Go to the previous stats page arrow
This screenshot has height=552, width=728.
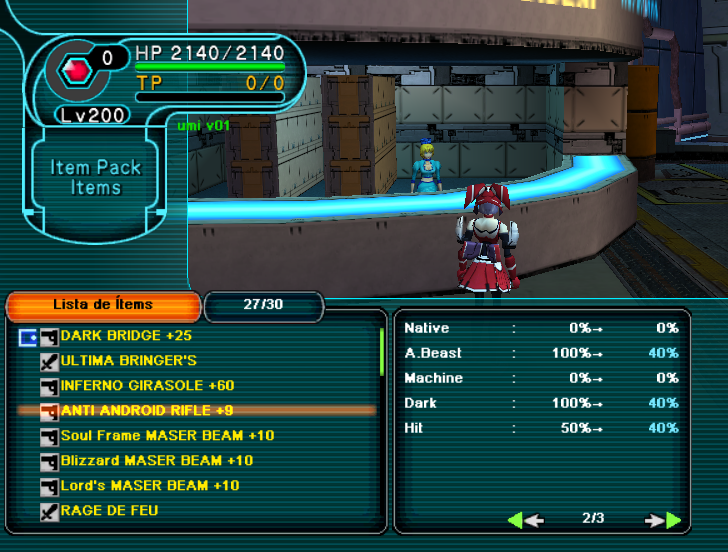click(525, 519)
